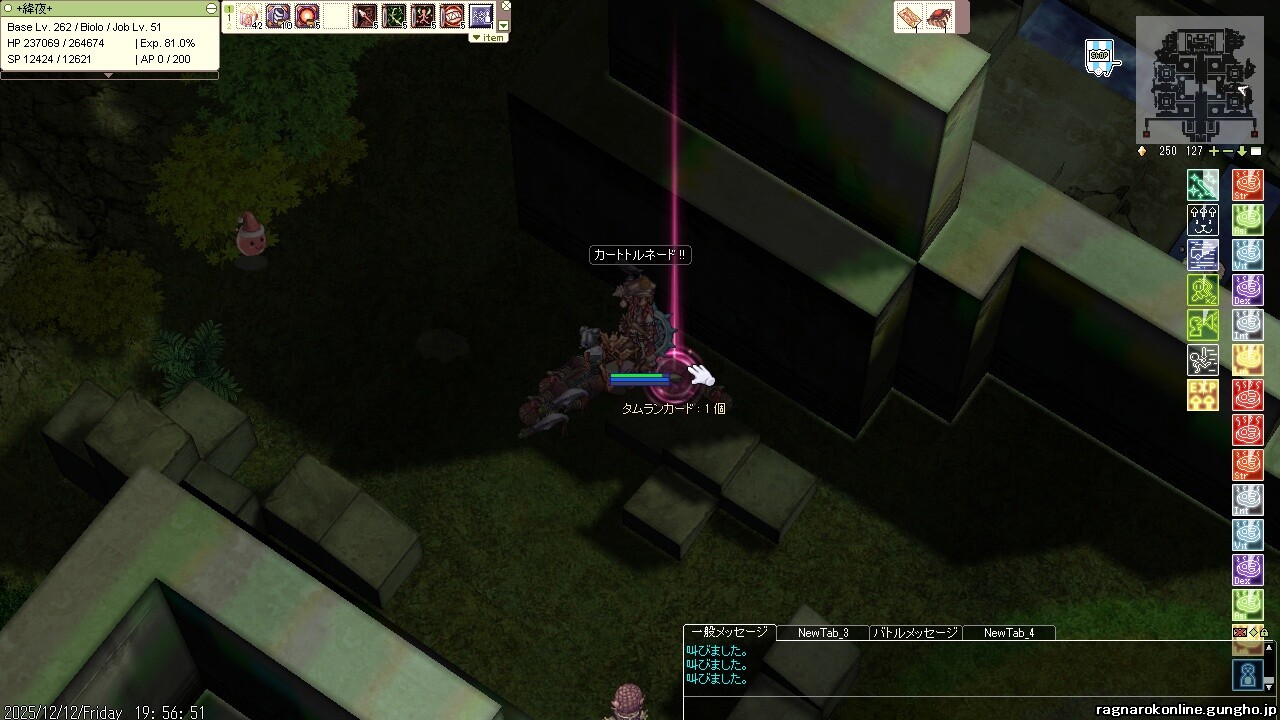This screenshot has height=720, width=1280.
Task: Activate the purple fist skill slot
Action: [277, 16]
